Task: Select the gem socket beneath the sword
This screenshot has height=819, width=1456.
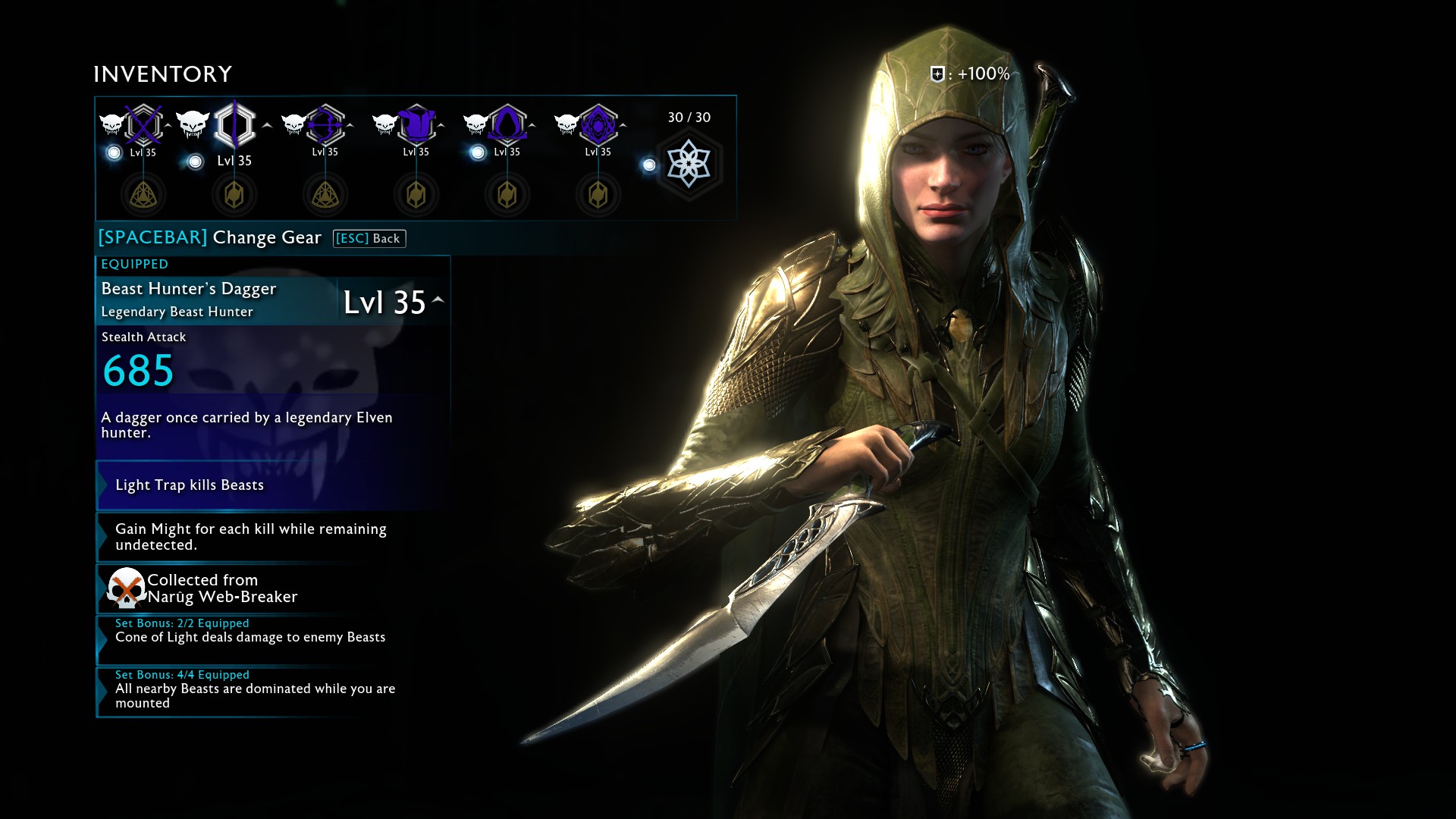Action: point(143,195)
